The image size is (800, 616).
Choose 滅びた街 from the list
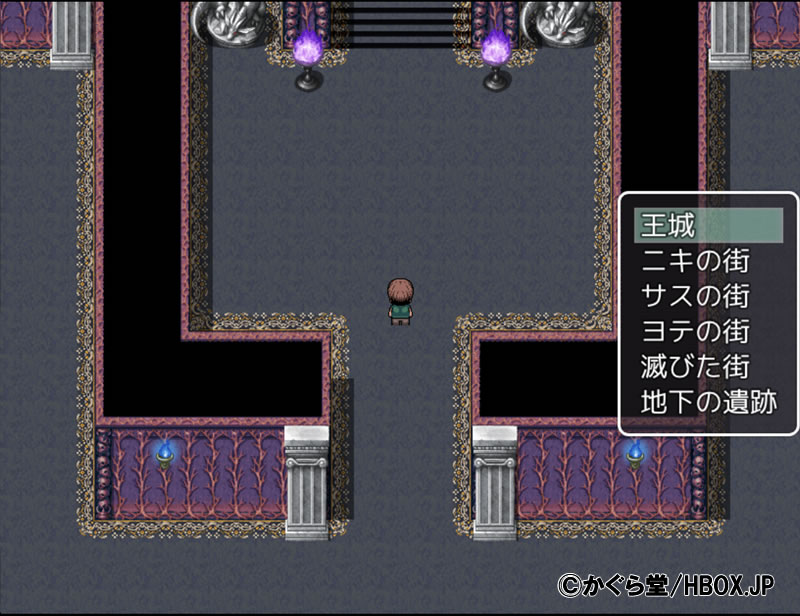click(x=693, y=366)
